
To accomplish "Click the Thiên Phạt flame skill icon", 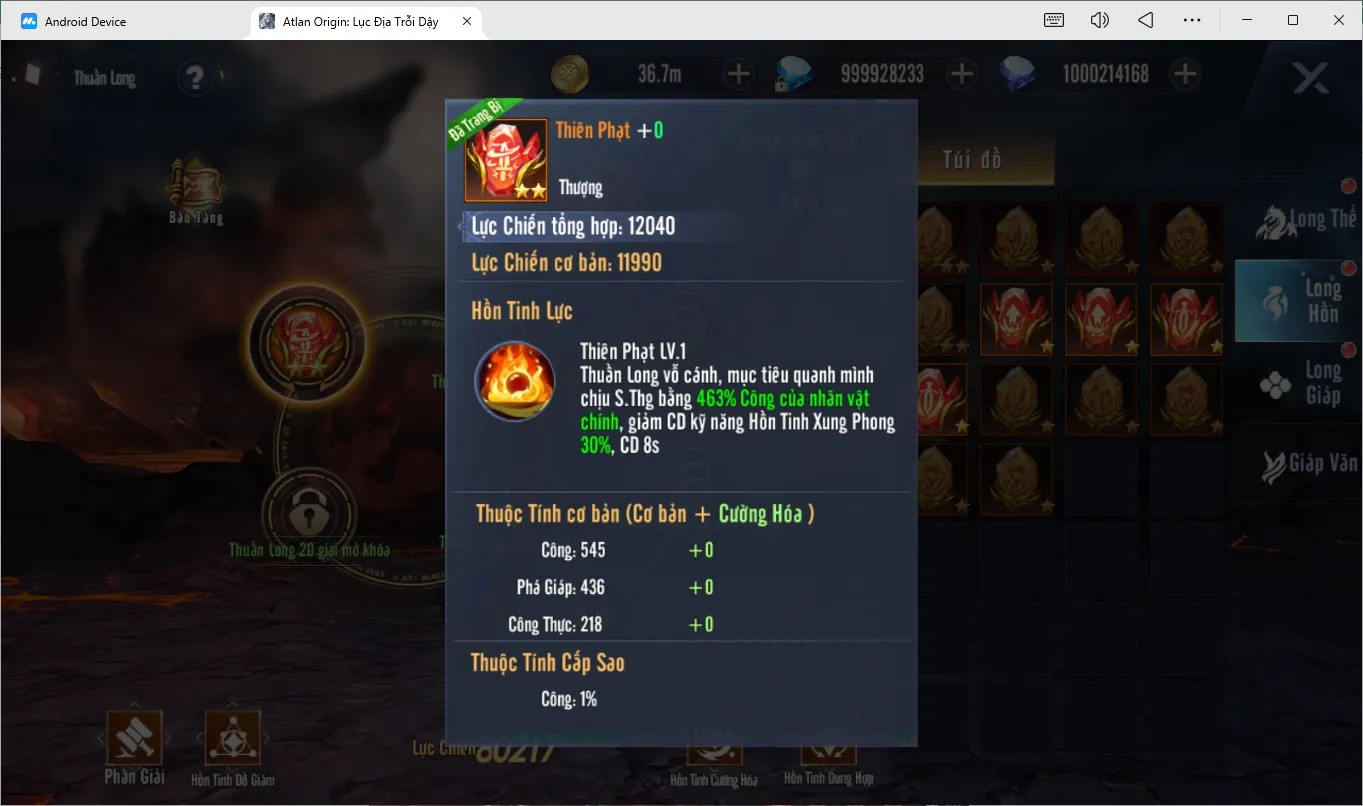I will point(515,381).
